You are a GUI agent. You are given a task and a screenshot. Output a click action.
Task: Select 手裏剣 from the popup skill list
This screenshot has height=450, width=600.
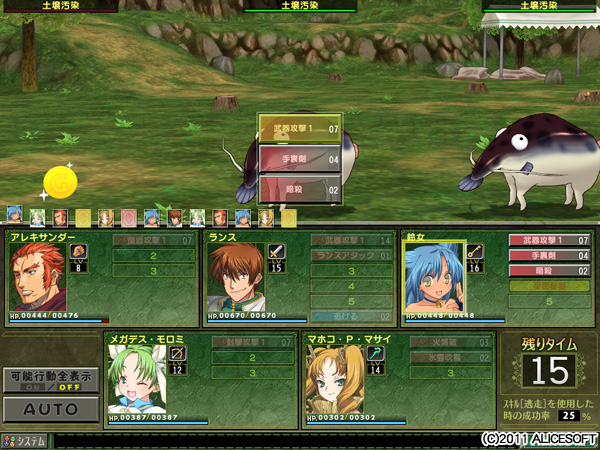click(x=300, y=158)
